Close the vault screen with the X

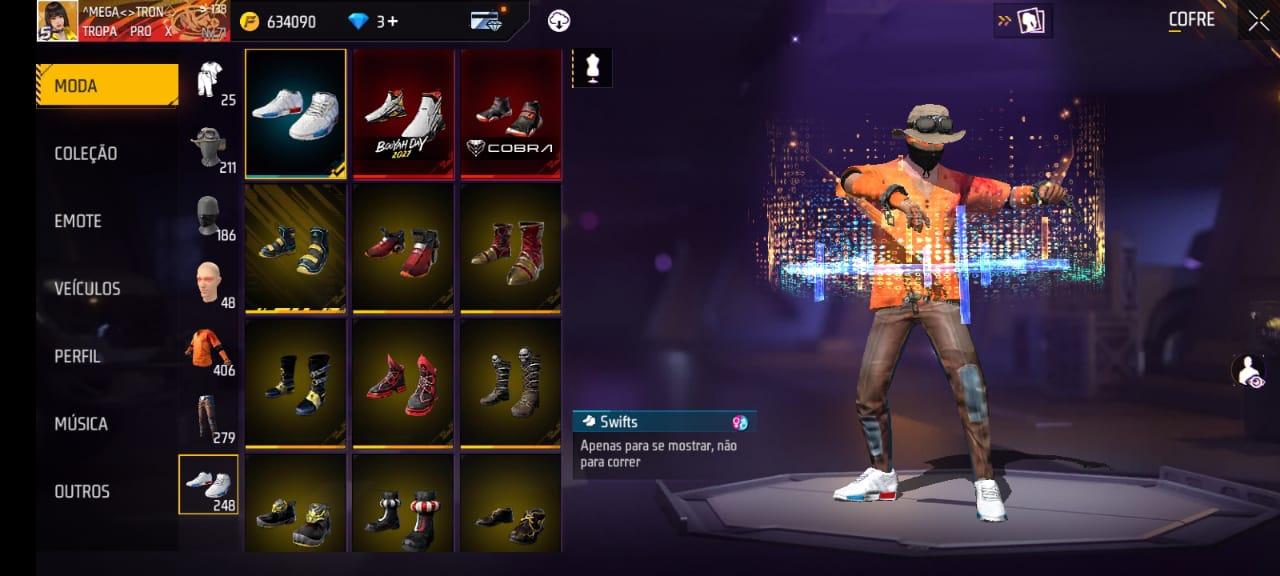point(1258,20)
